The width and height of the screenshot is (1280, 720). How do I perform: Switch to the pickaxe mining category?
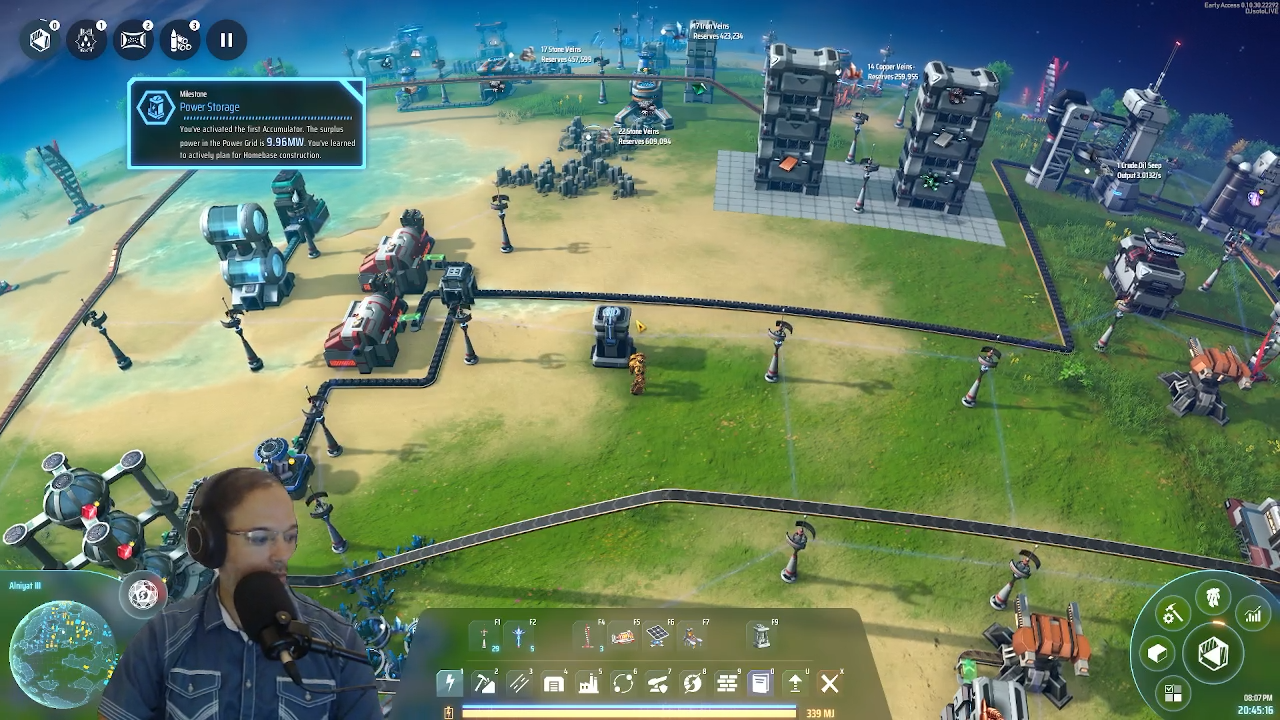(485, 683)
